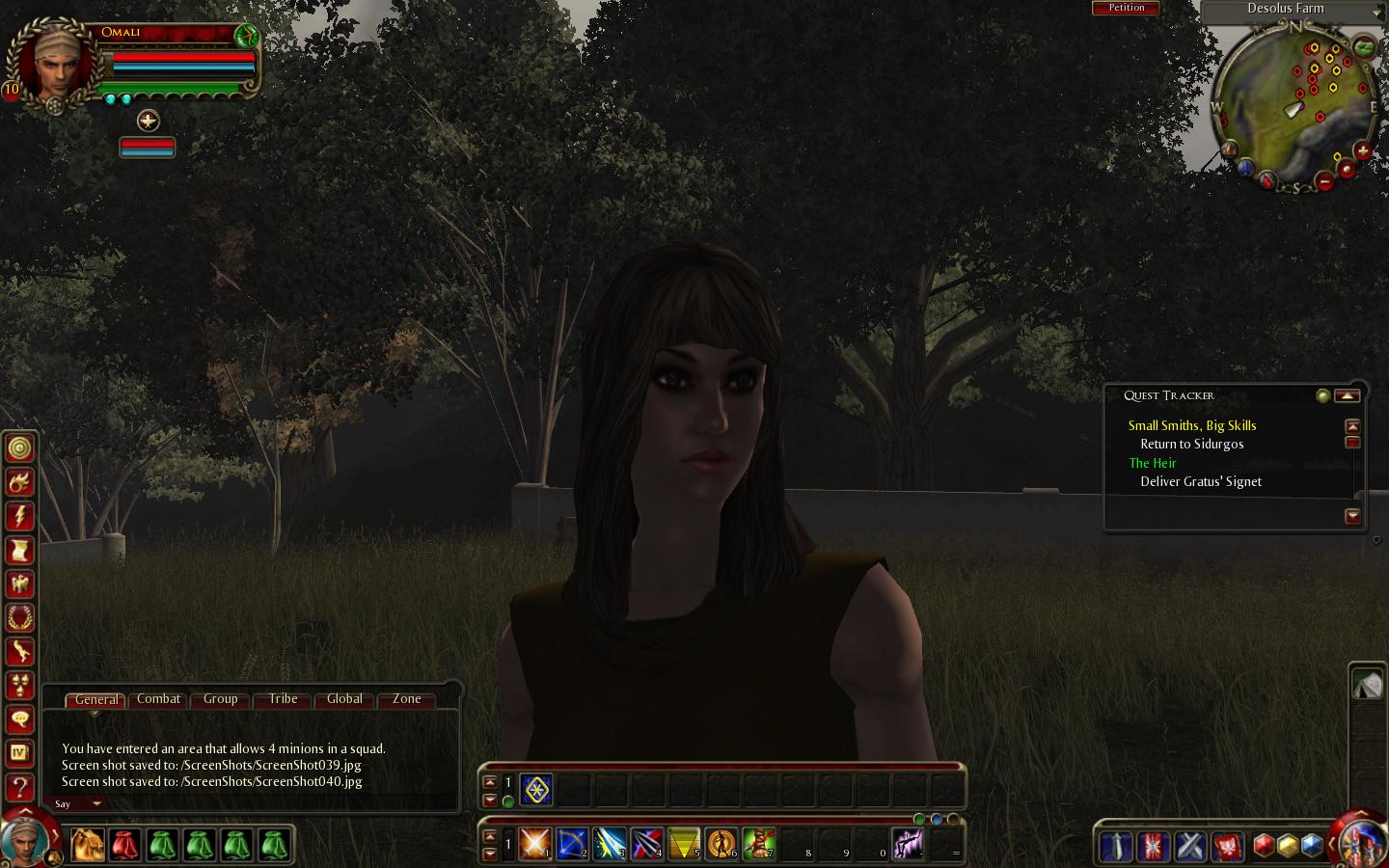Expand the Desolus Farm zone dropdown
Image resolution: width=1389 pixels, height=868 pixels.
[1375, 11]
